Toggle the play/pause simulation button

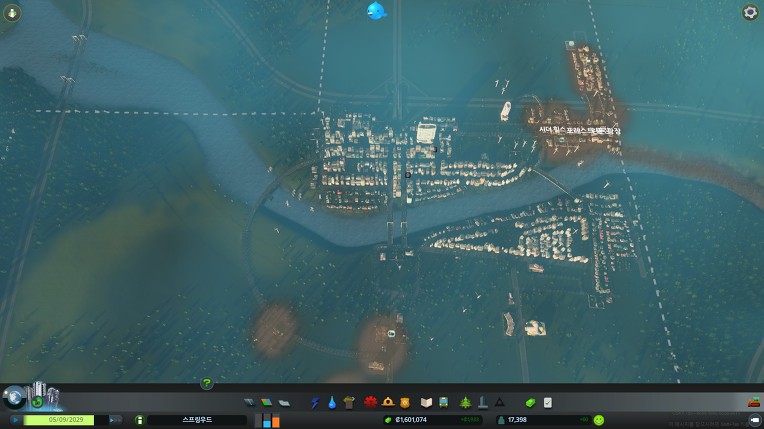[x=16, y=420]
